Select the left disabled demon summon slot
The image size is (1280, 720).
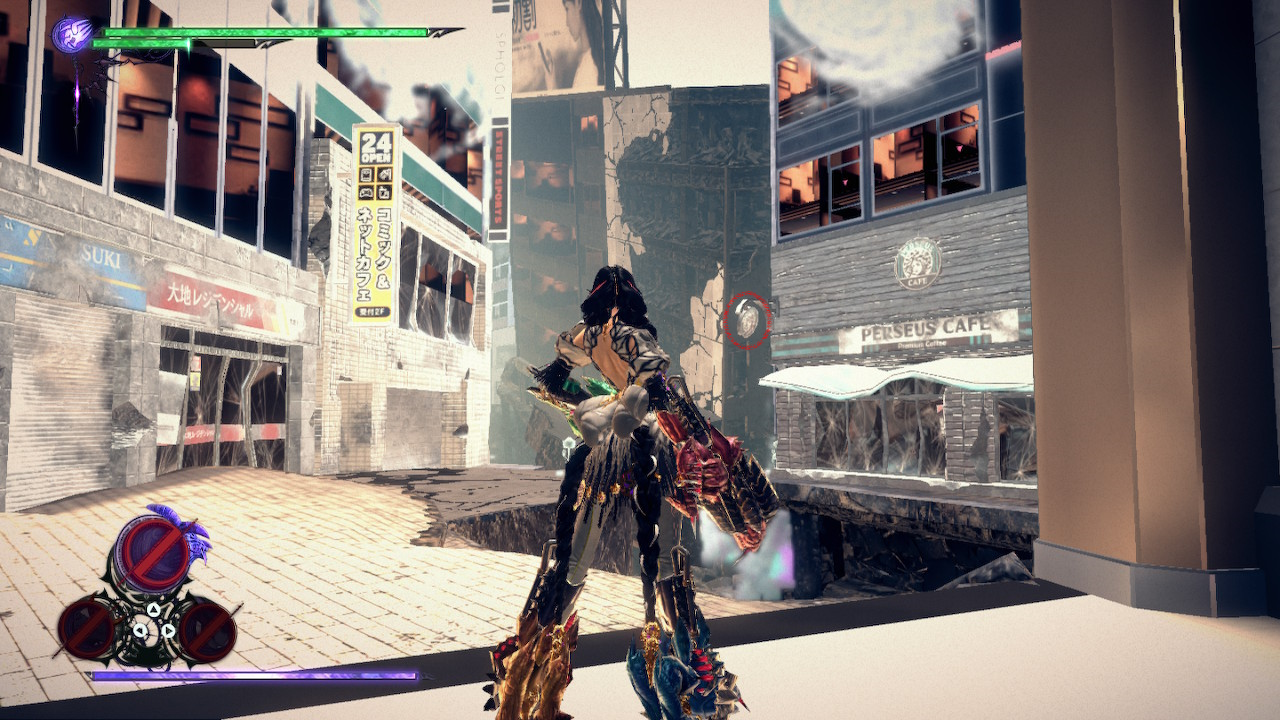(86, 626)
